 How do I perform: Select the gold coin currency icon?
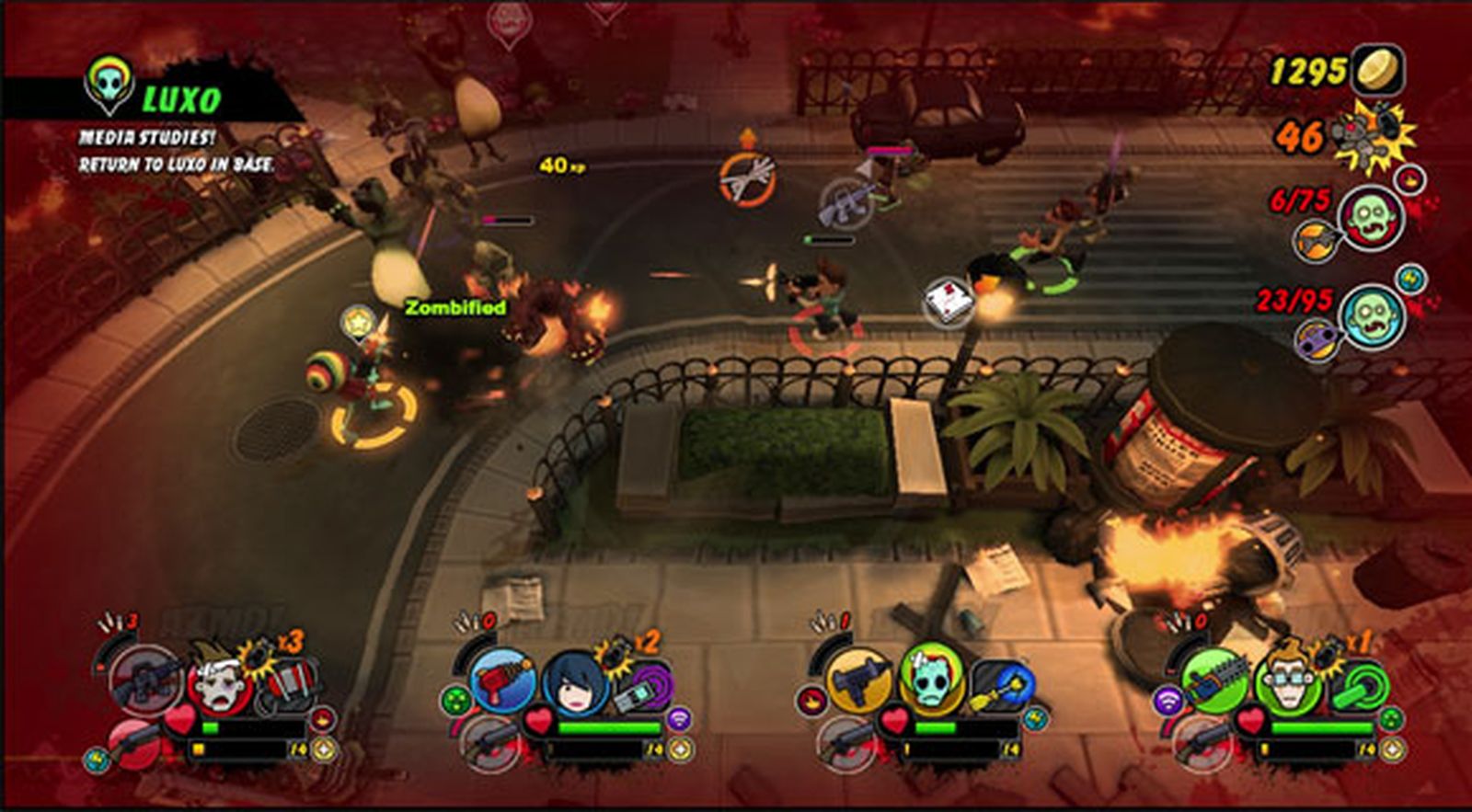pos(1377,69)
